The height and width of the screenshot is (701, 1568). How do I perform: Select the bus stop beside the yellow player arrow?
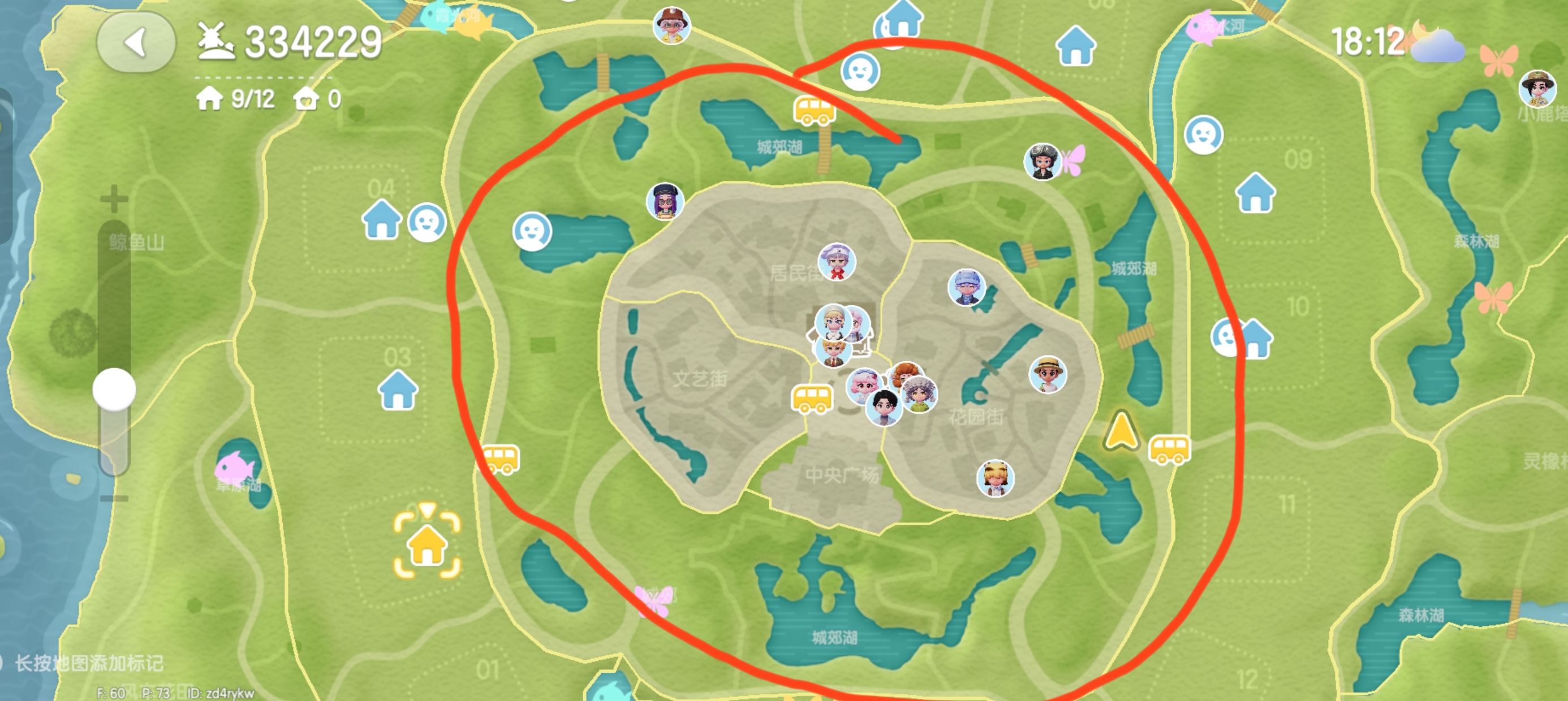(x=1169, y=449)
